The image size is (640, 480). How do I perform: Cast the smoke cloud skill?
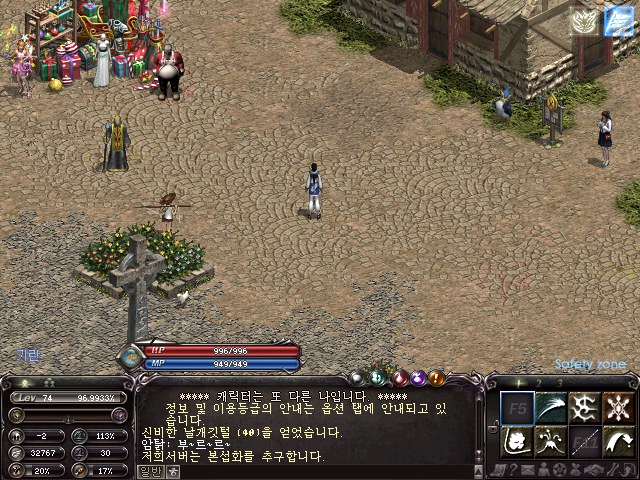[x=517, y=441]
